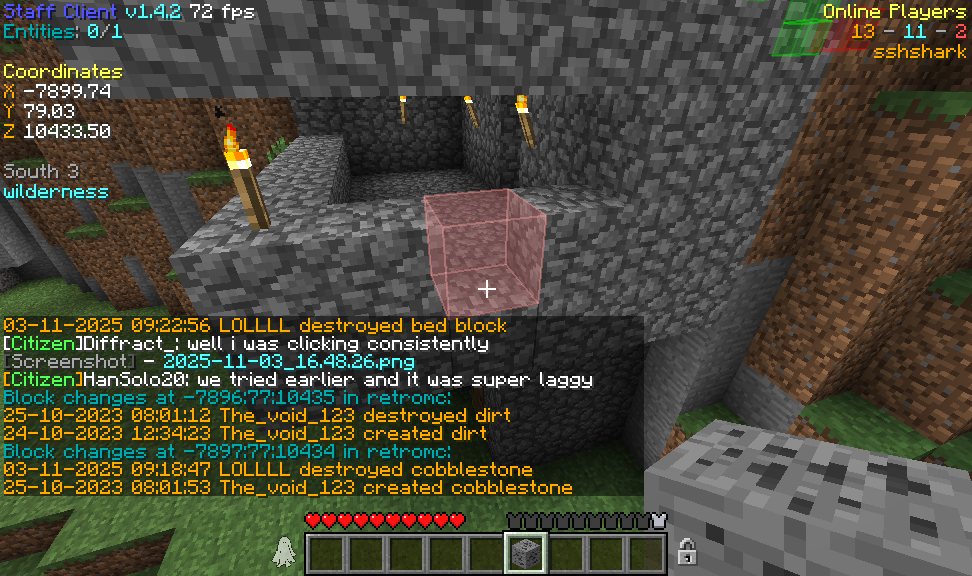Click the ghost icon beside the hotbar
This screenshot has height=576, width=972.
[284, 552]
